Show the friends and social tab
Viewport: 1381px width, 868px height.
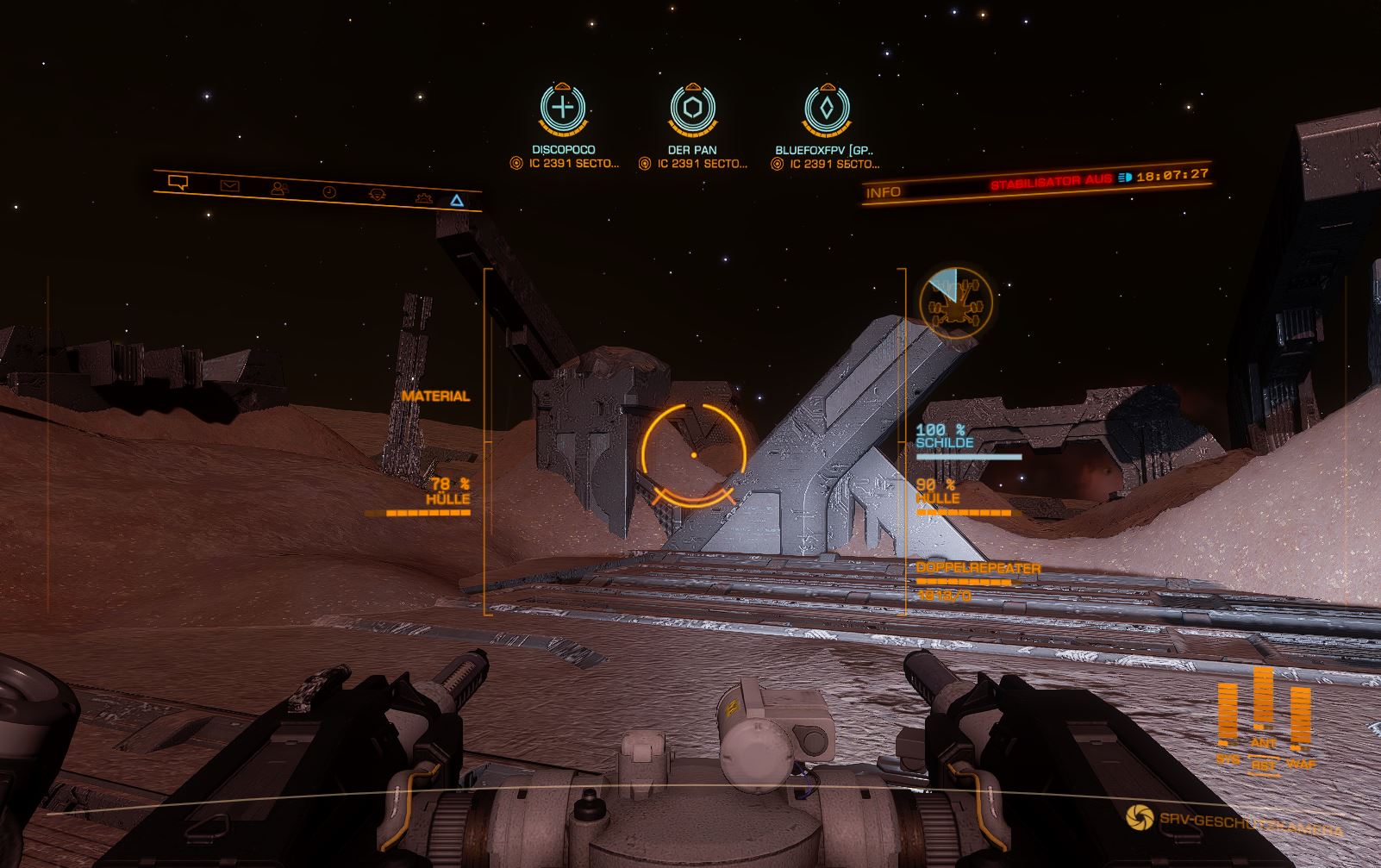pyautogui.click(x=278, y=188)
